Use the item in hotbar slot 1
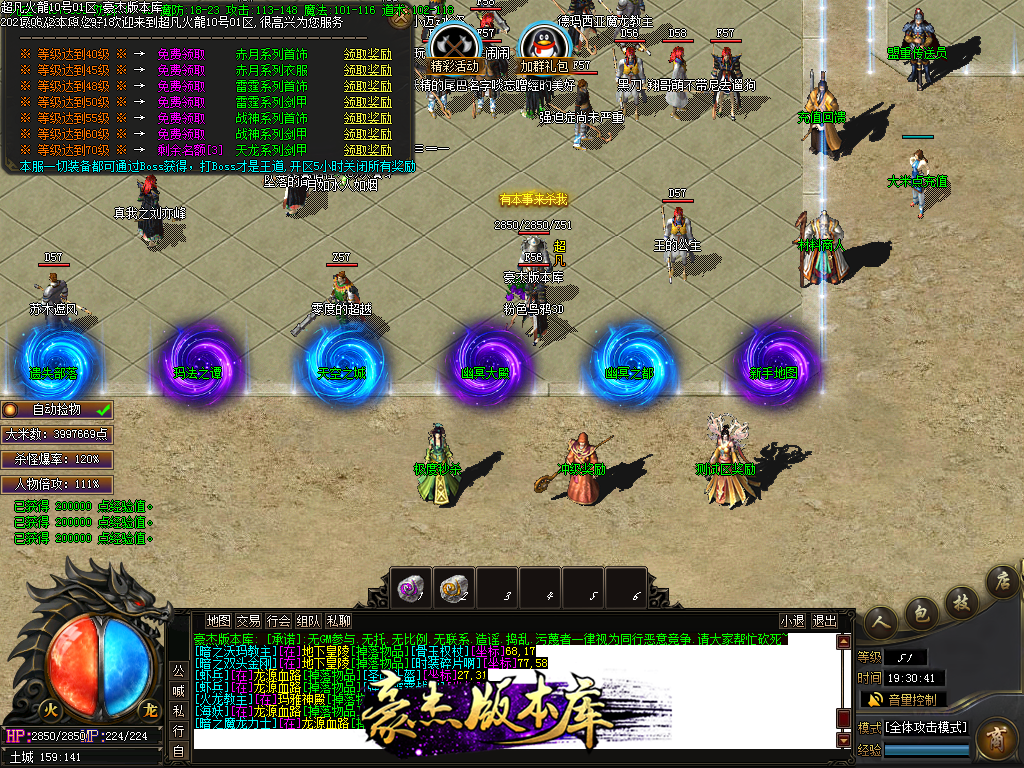 (410, 587)
